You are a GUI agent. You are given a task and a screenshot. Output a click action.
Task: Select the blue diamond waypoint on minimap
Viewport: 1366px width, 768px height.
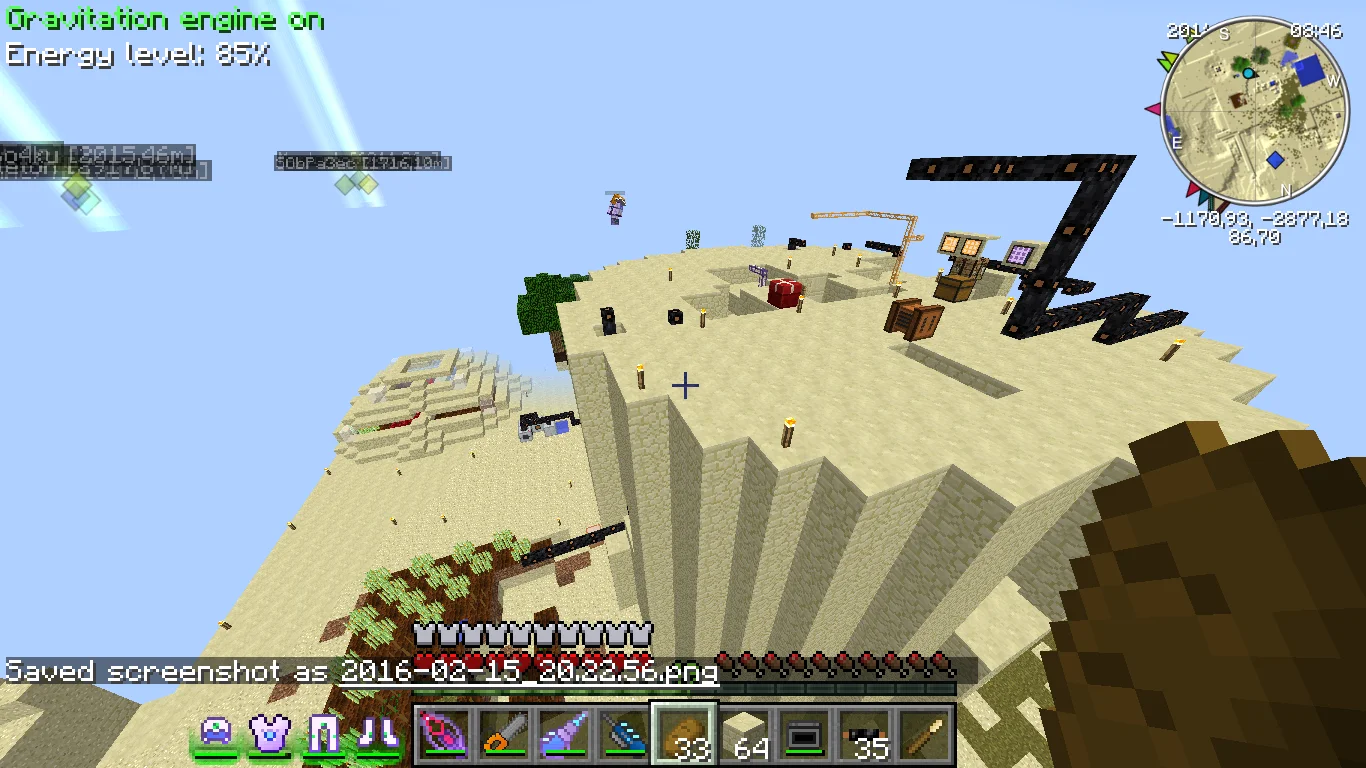pos(1275,160)
